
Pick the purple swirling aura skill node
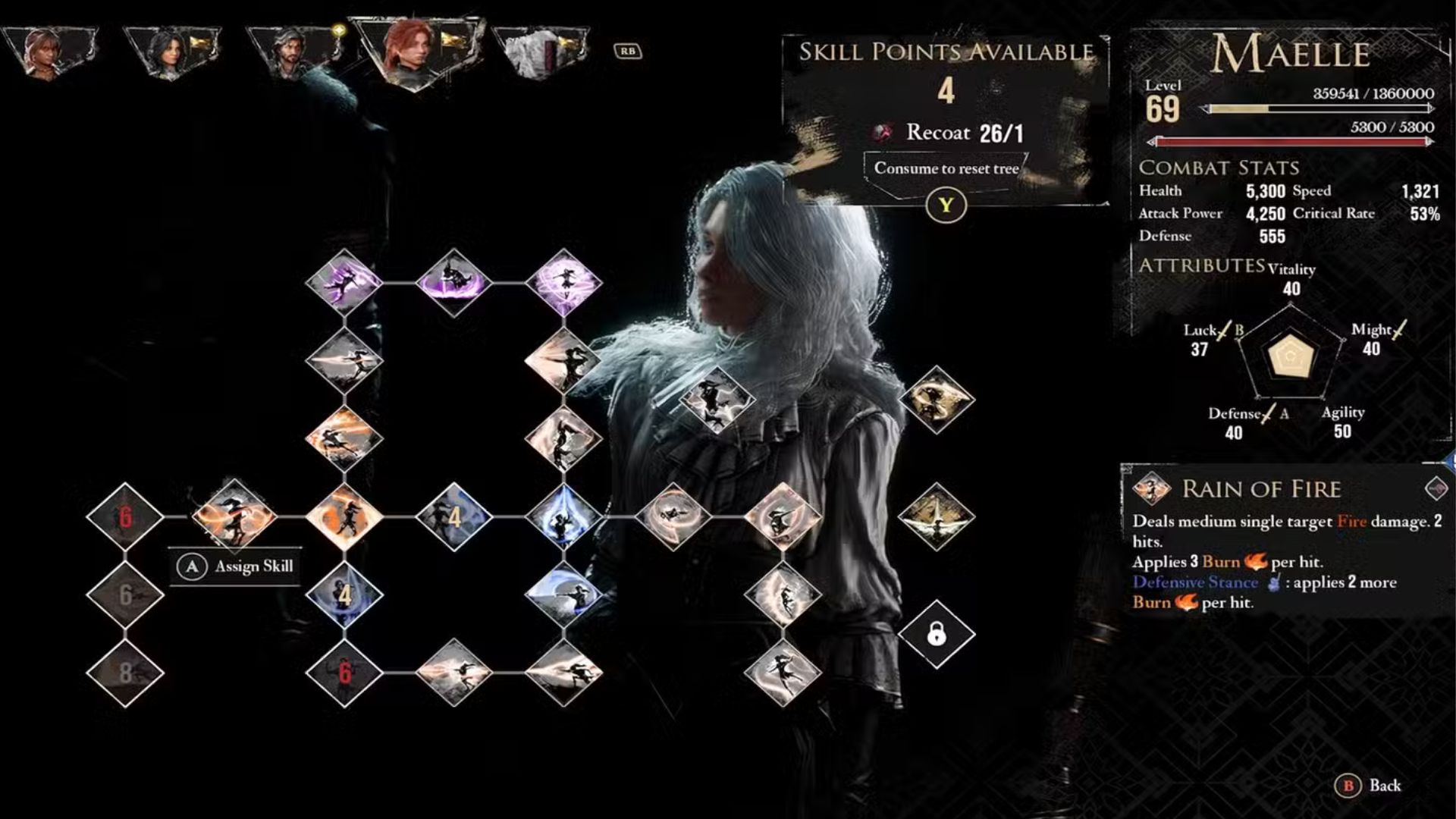coord(563,282)
